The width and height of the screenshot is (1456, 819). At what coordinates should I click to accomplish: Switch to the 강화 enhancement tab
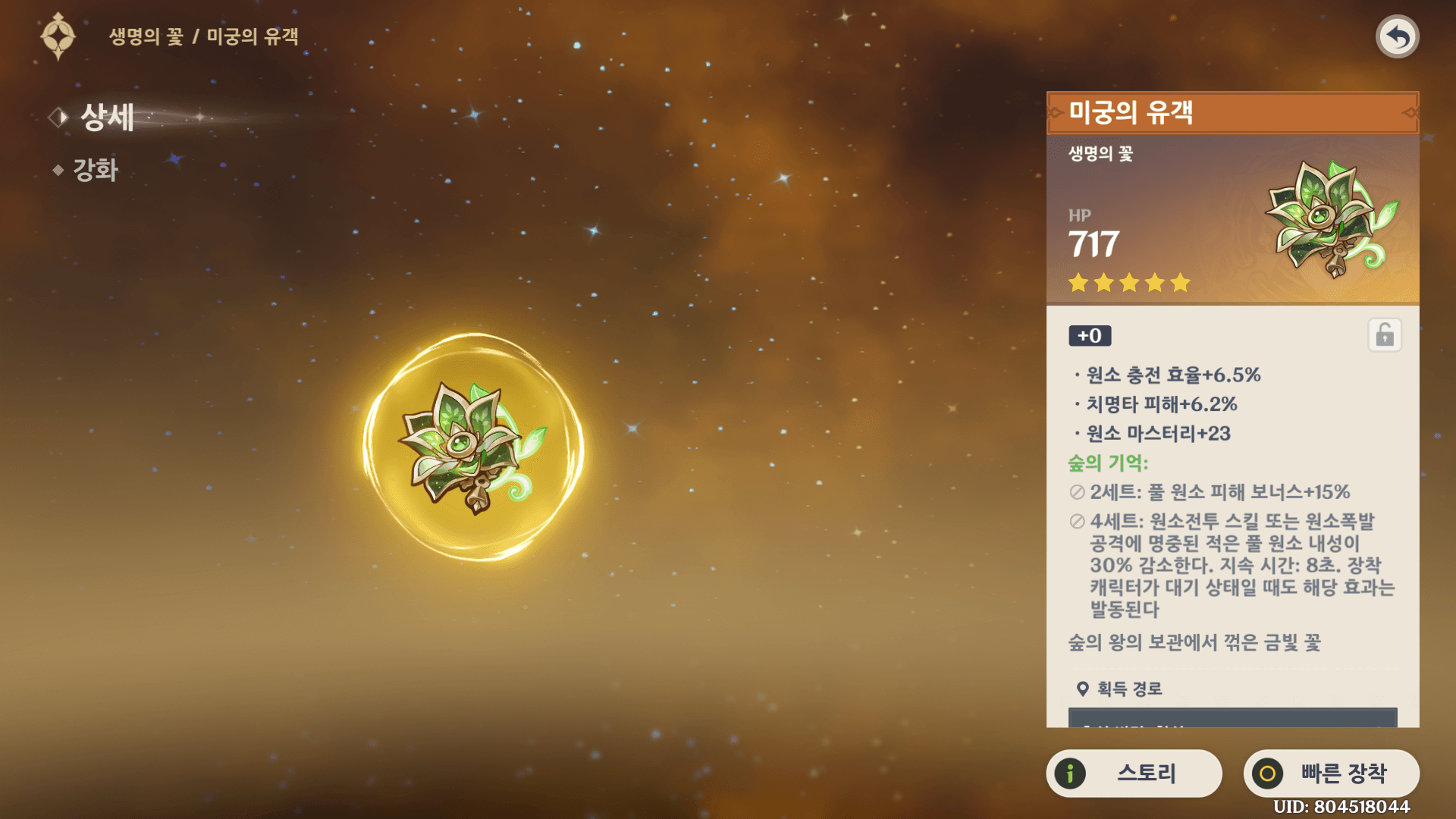pos(95,170)
